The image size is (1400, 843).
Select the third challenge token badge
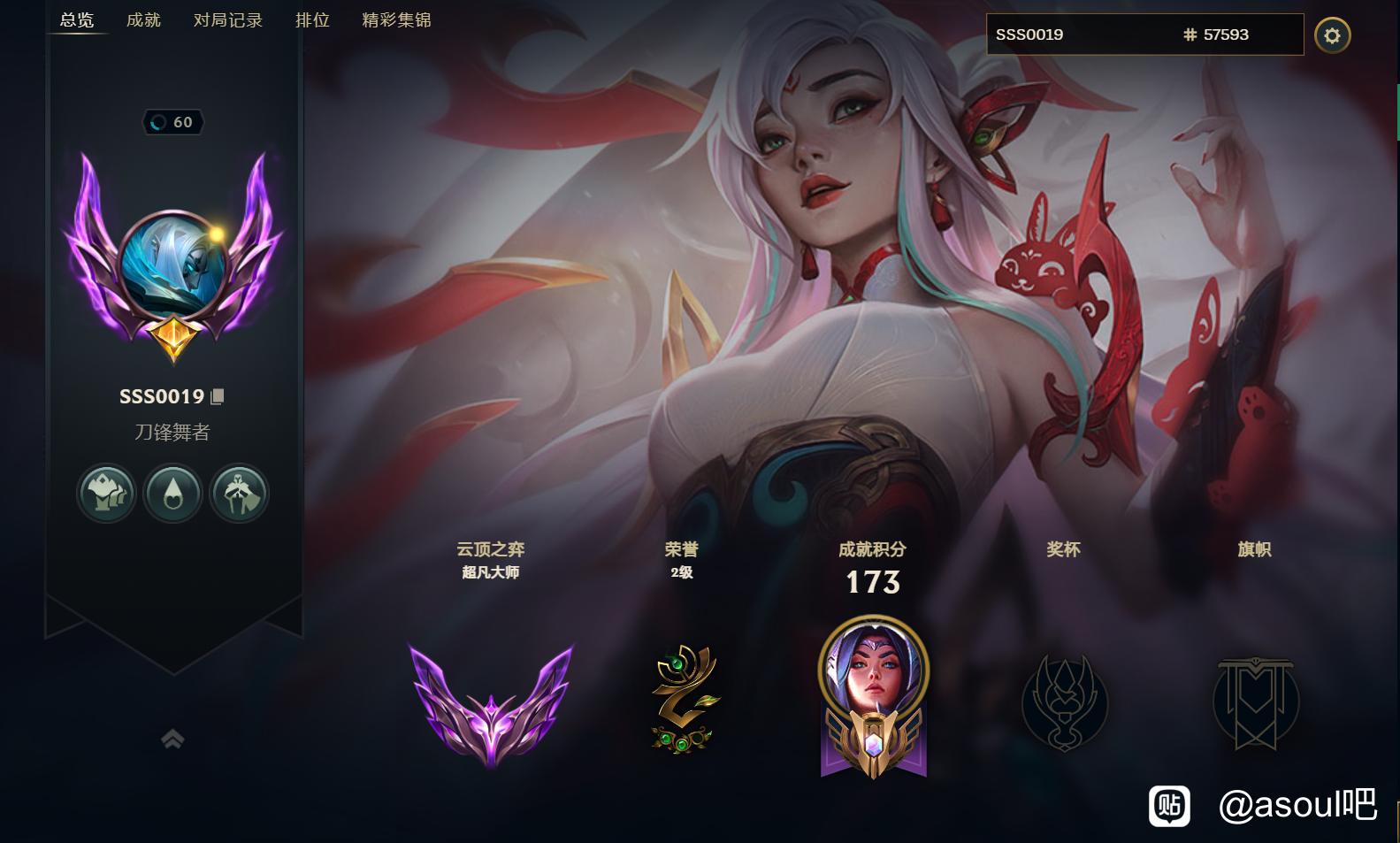[239, 493]
